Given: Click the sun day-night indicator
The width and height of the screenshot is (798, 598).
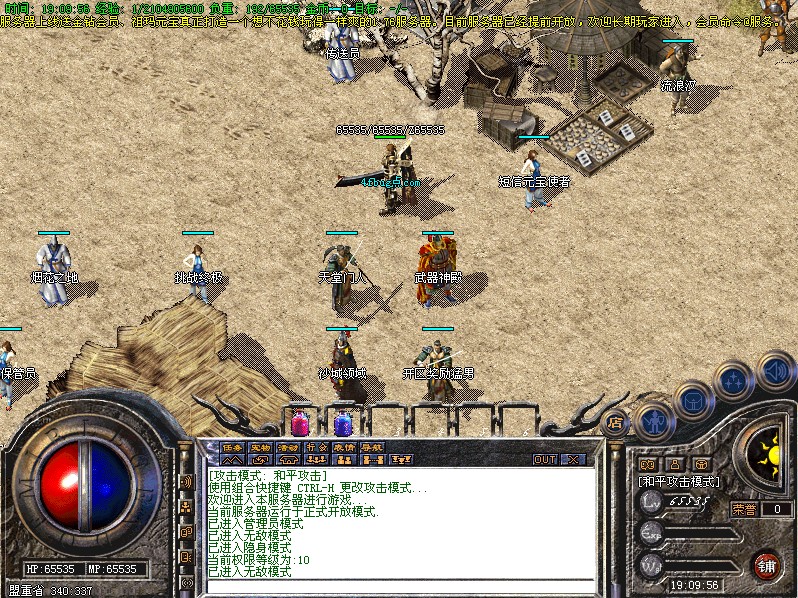Looking at the screenshot, I should (x=770, y=454).
